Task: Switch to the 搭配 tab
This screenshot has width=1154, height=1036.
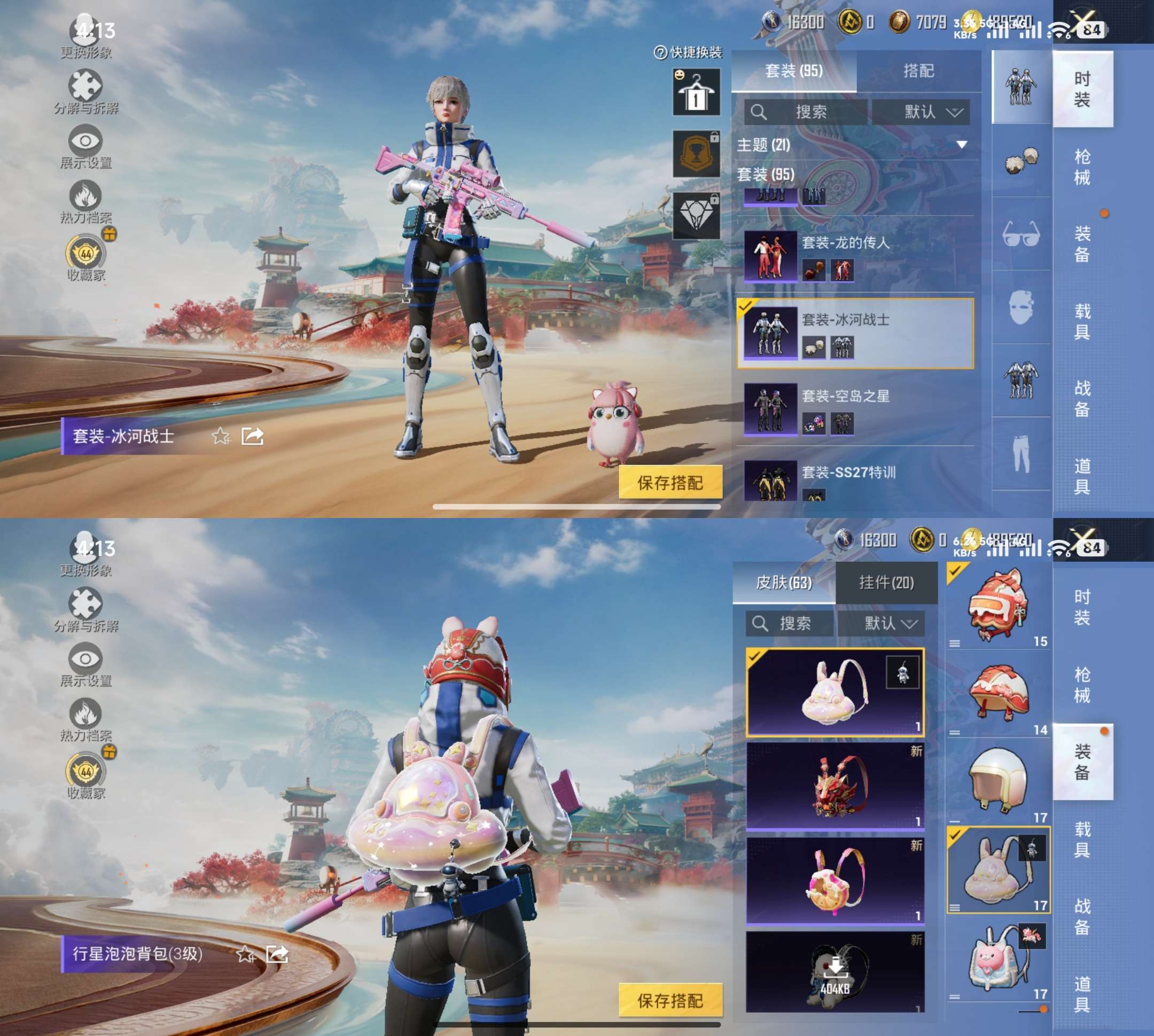Action: pos(918,71)
